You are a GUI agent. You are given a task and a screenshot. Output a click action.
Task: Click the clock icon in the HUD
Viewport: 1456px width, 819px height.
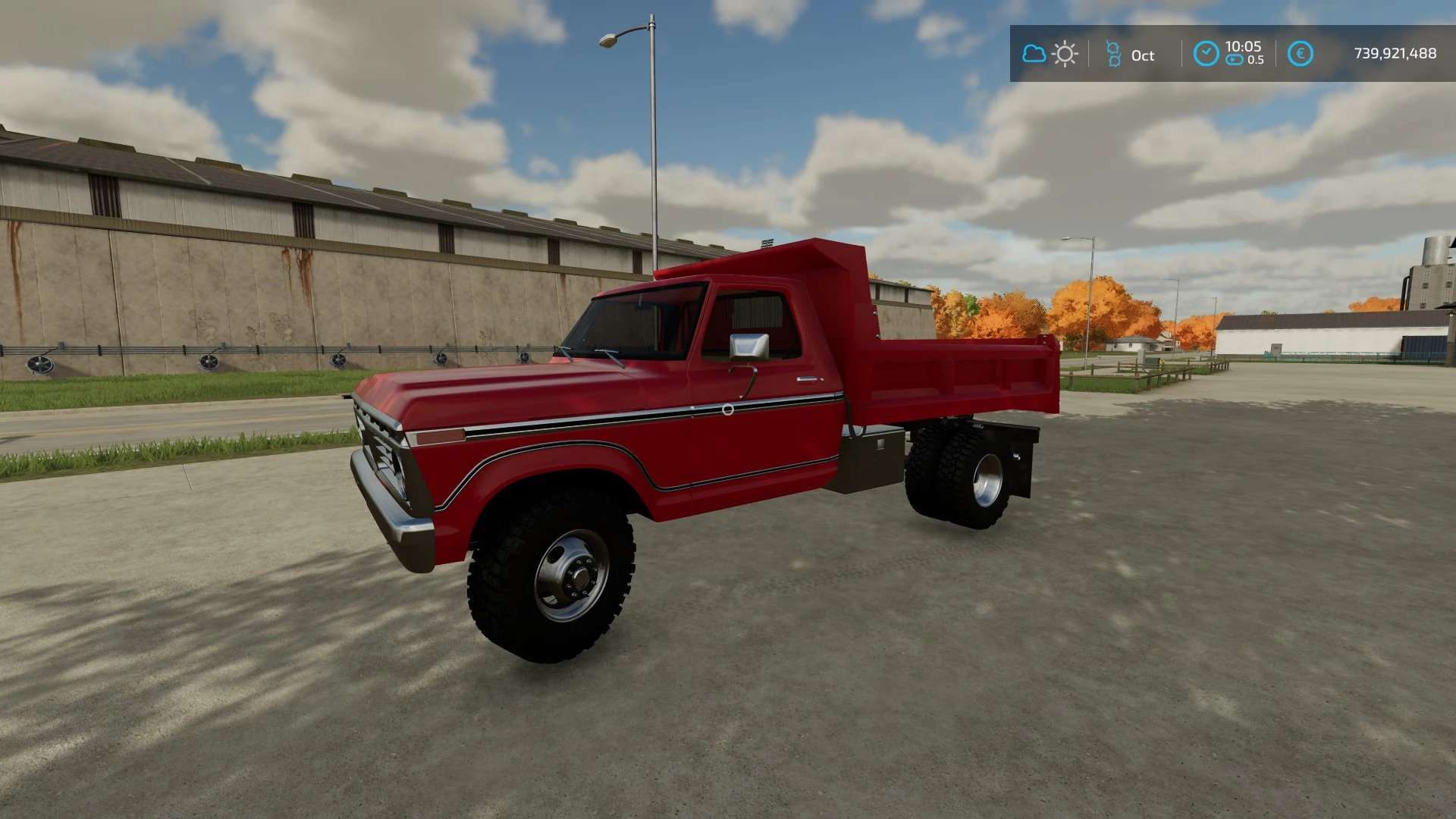[1206, 54]
